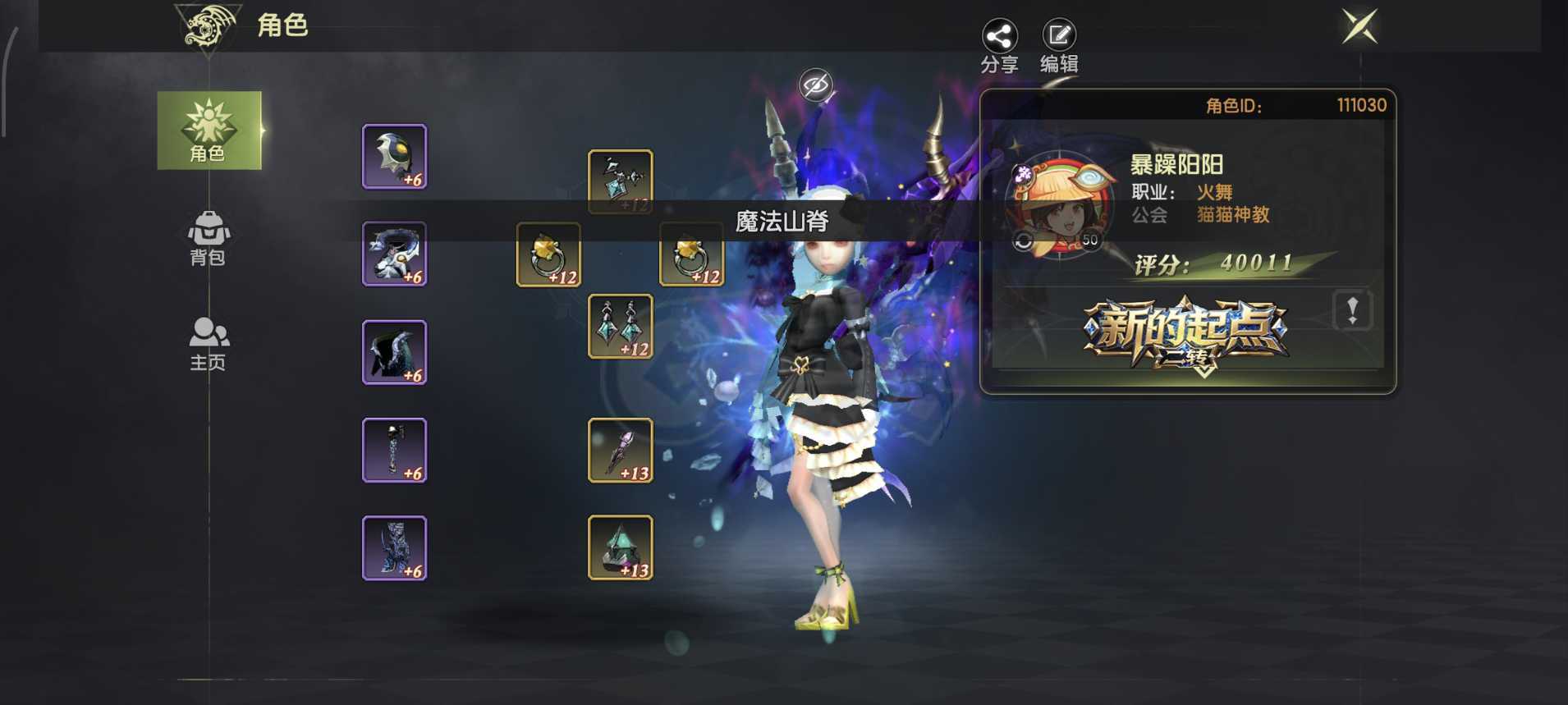Image resolution: width=1568 pixels, height=705 pixels.
Task: Select the left +12 ring slot
Action: click(x=548, y=254)
